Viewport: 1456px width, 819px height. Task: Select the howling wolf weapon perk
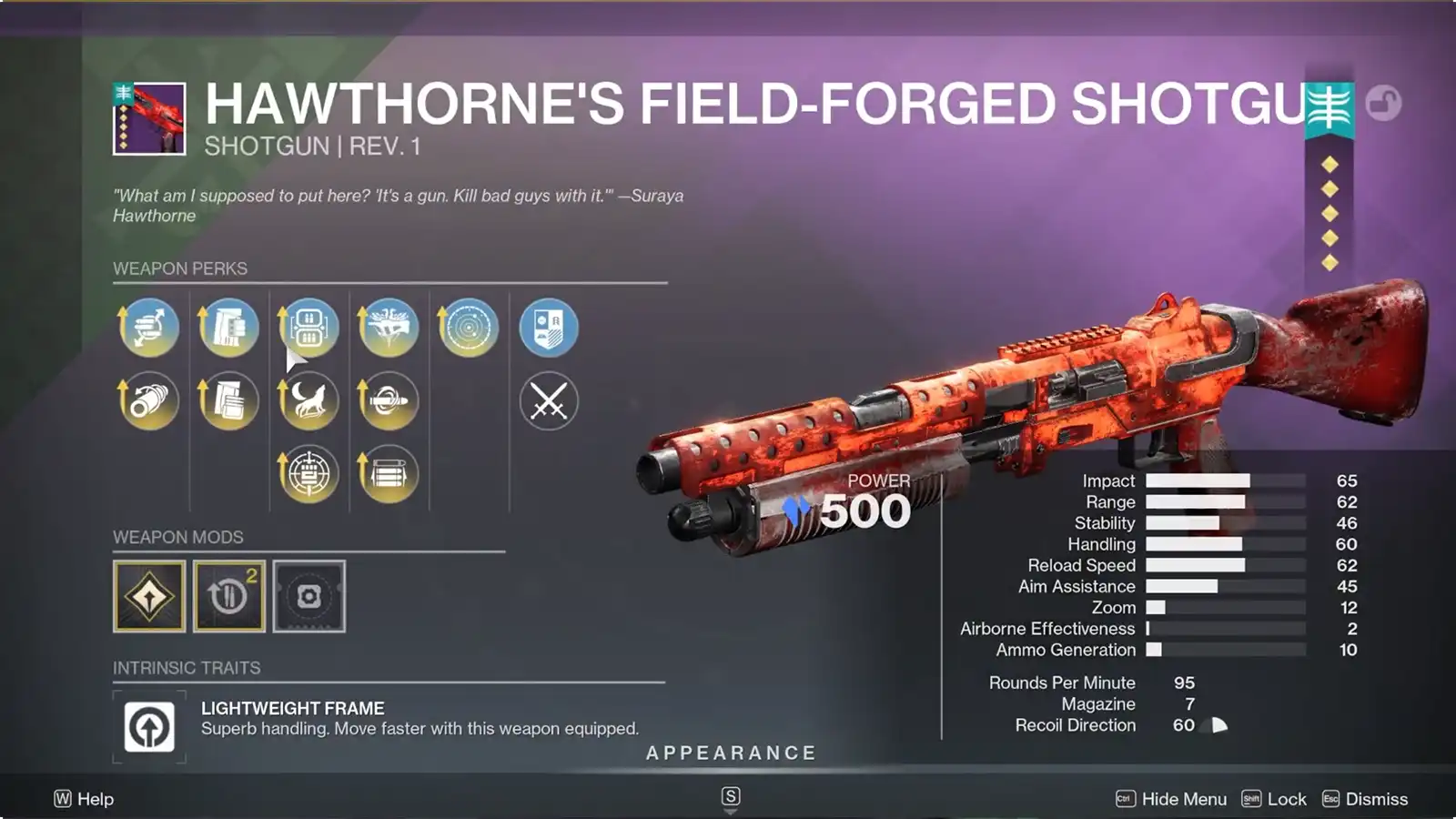308,400
